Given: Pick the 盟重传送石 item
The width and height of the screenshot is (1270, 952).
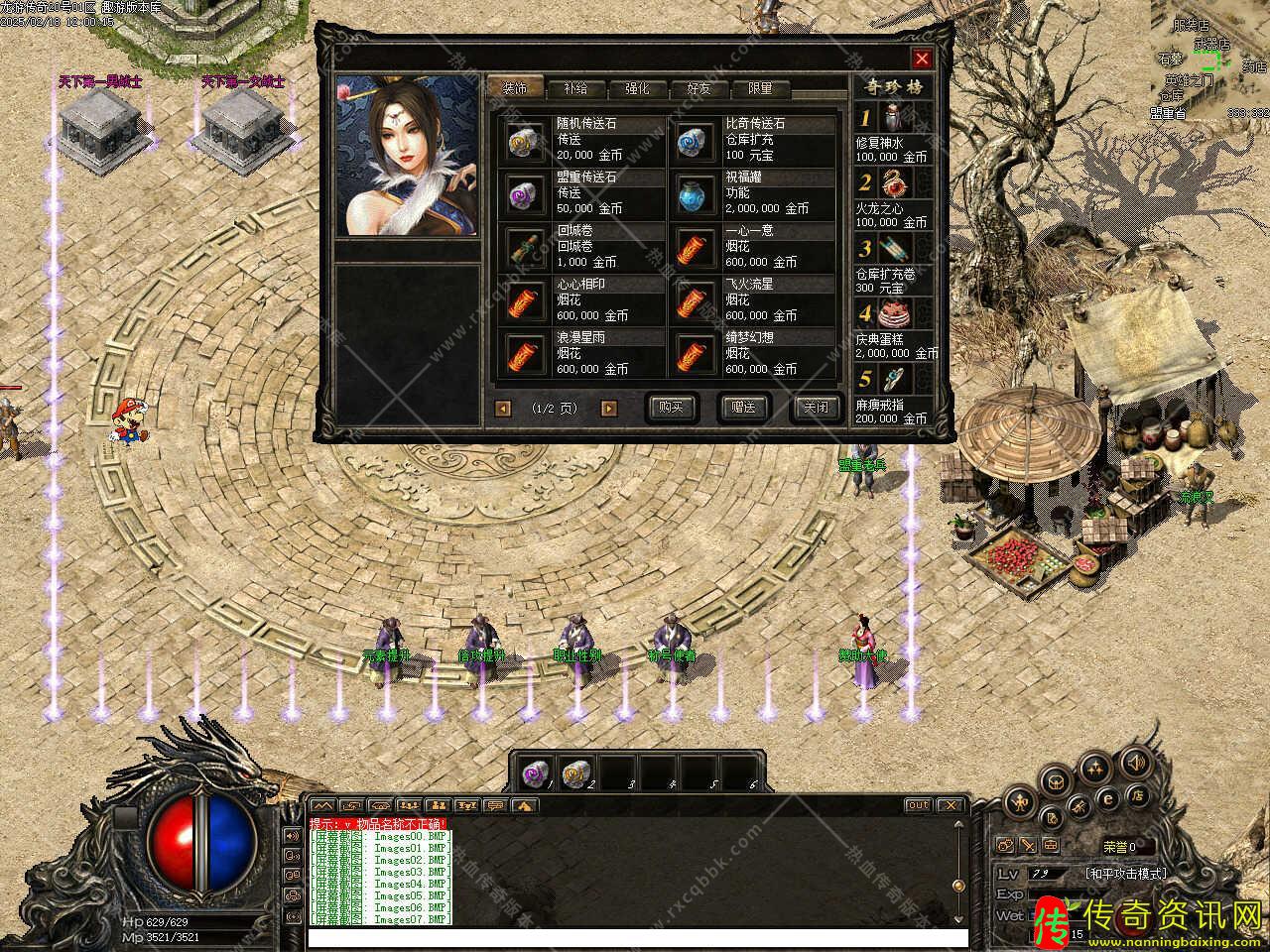Looking at the screenshot, I should [x=522, y=194].
